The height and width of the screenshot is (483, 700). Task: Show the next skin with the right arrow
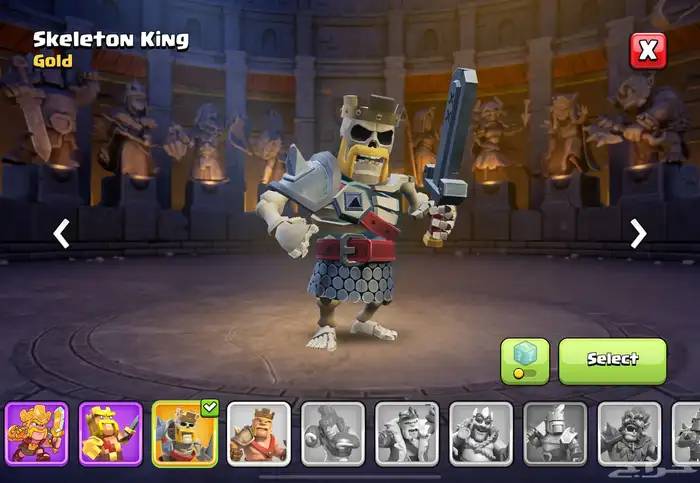click(x=638, y=233)
